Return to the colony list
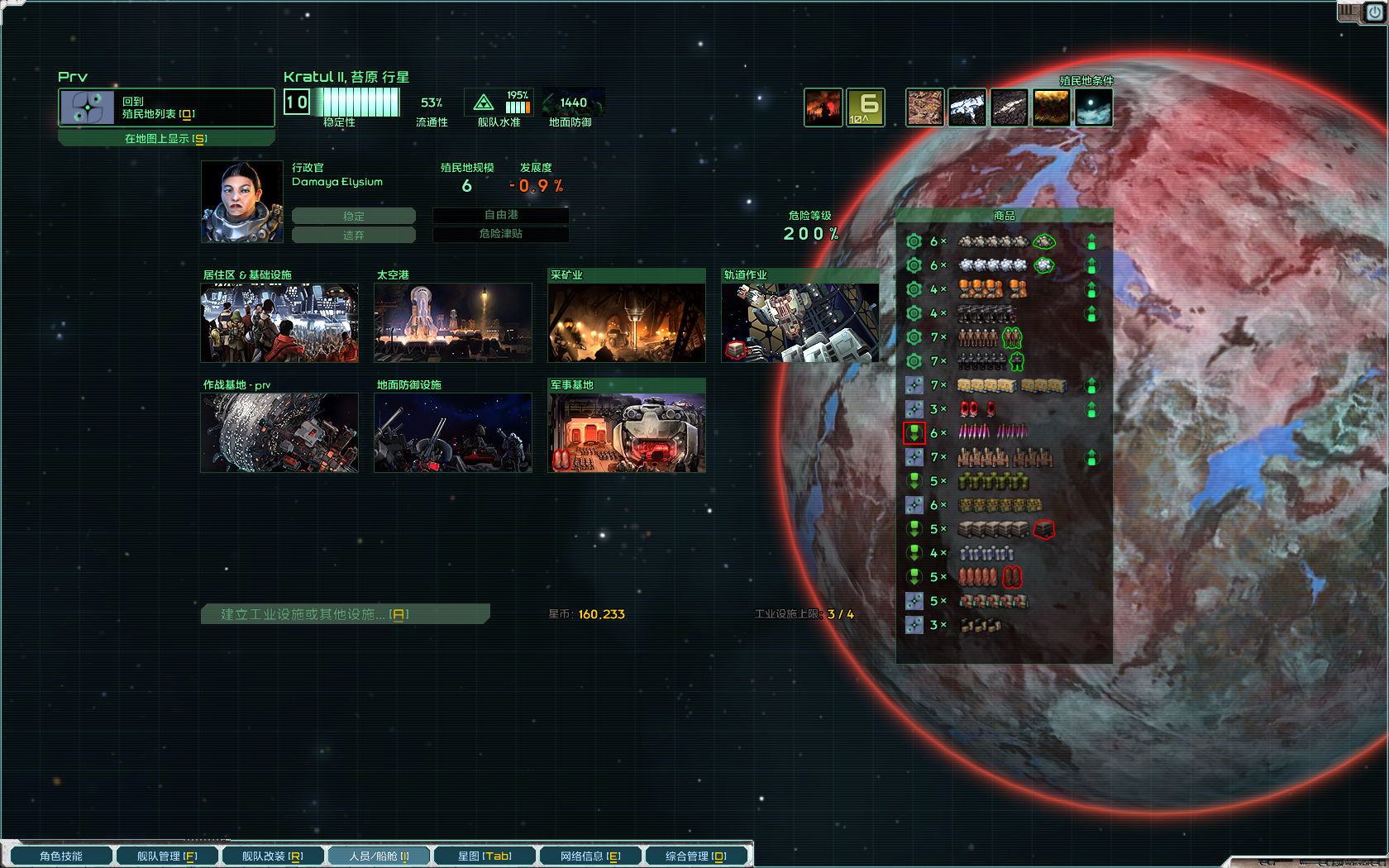The image size is (1389, 868). coord(165,107)
